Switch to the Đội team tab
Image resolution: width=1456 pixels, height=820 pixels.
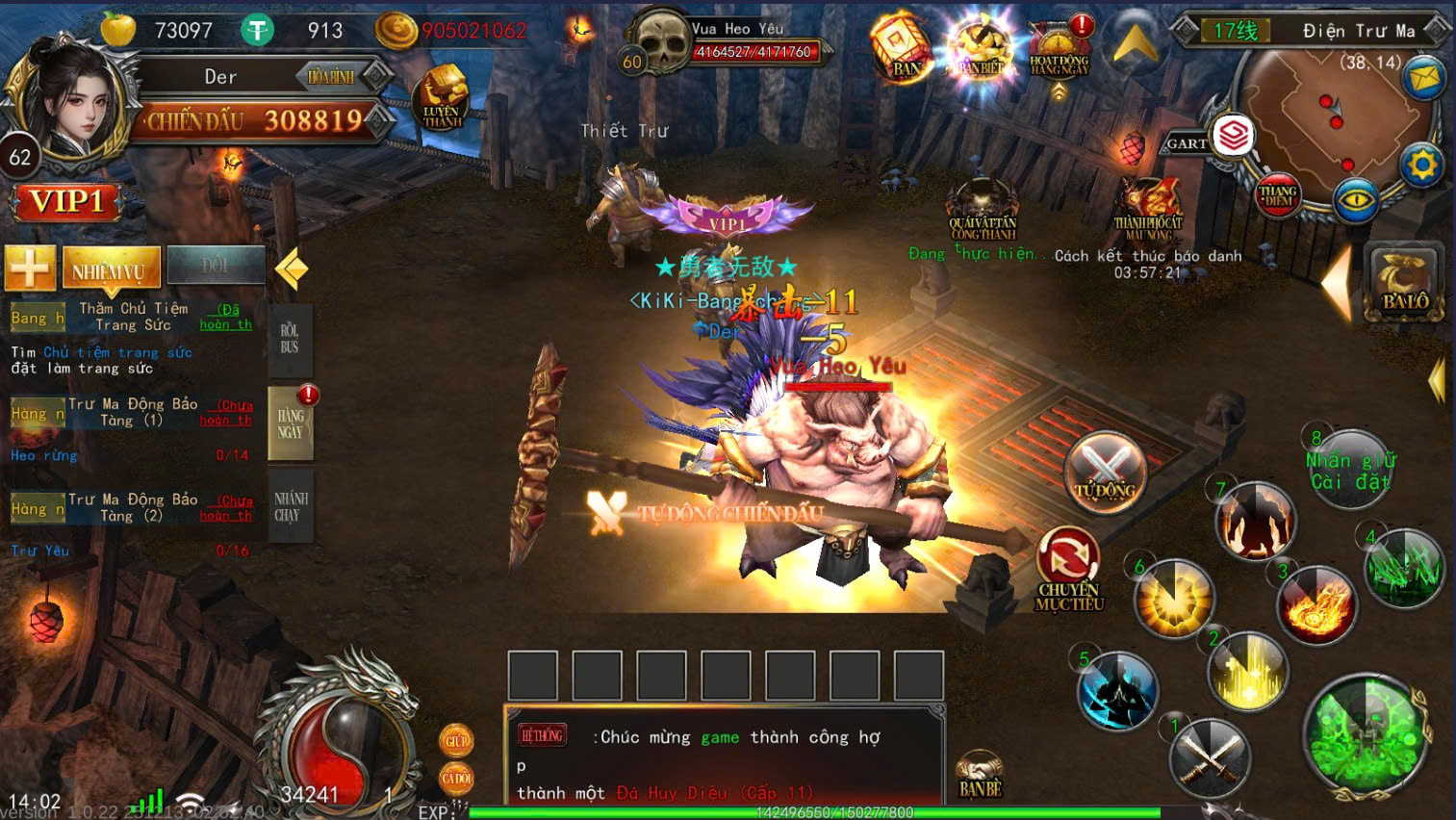(216, 266)
